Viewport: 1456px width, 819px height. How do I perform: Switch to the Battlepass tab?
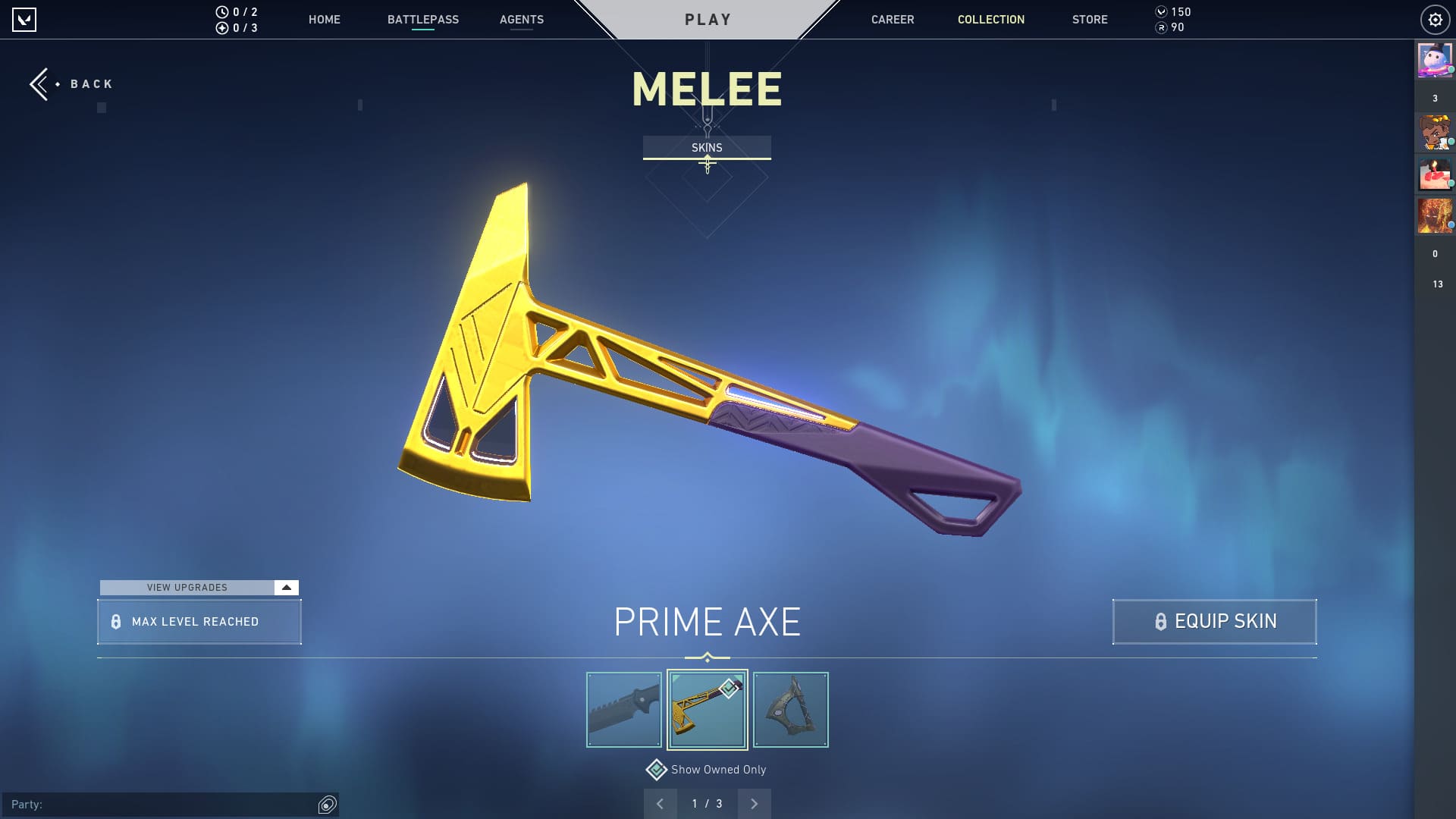pyautogui.click(x=422, y=20)
